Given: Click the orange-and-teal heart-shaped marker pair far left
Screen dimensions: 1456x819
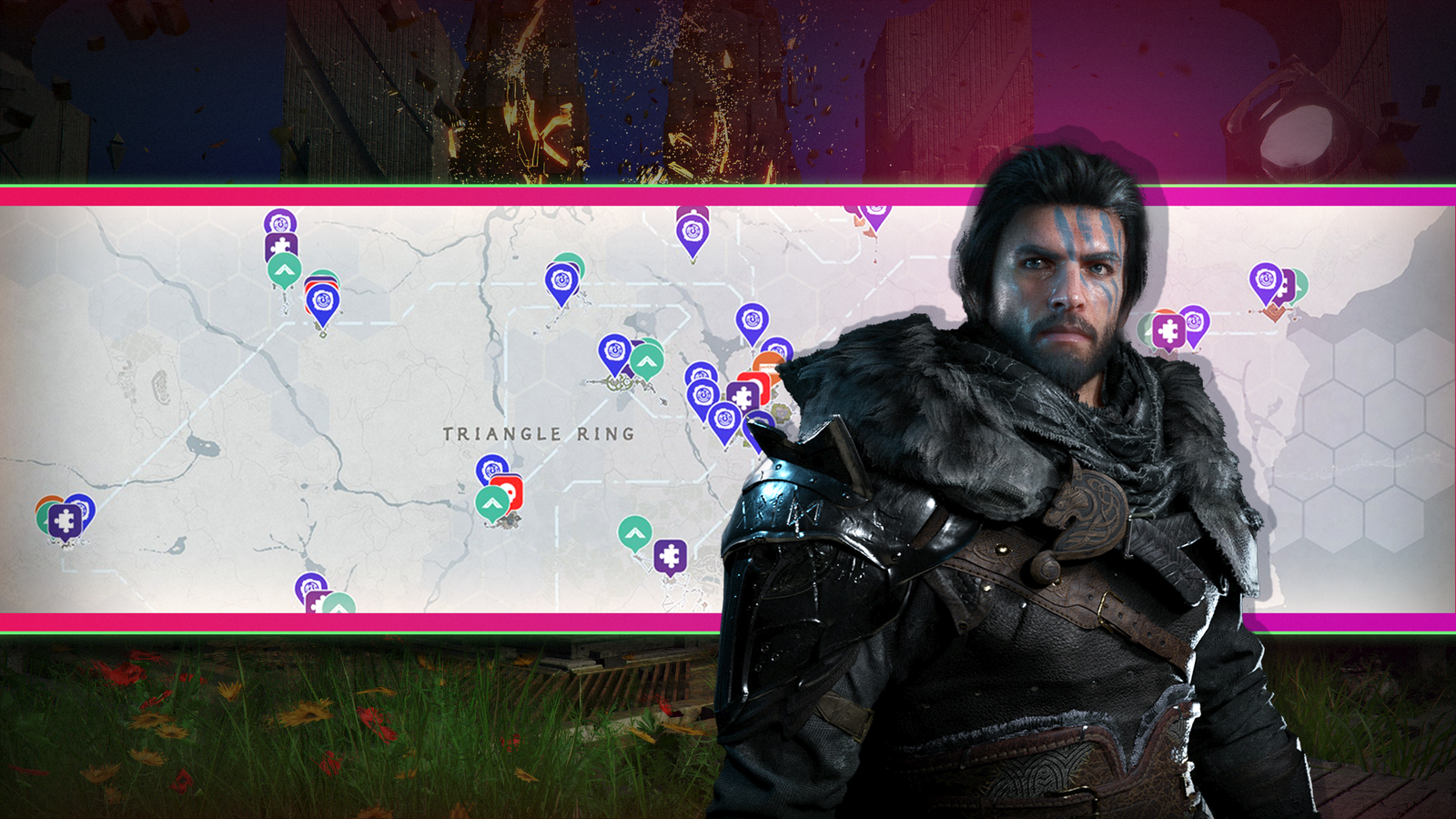Looking at the screenshot, I should (47, 508).
